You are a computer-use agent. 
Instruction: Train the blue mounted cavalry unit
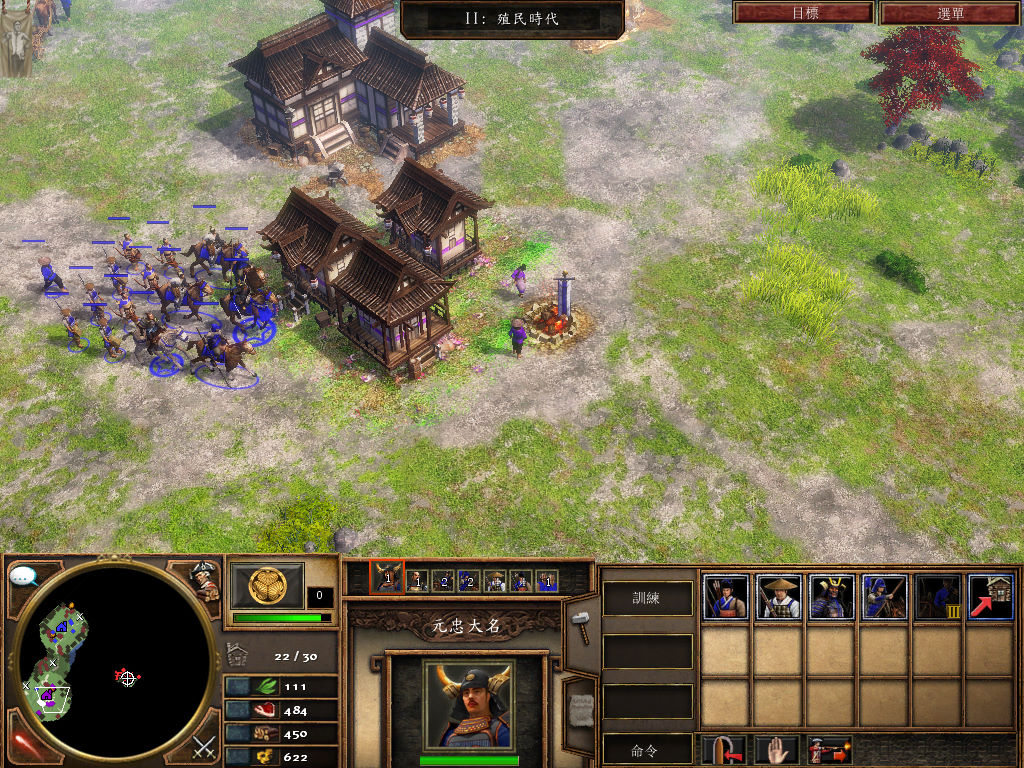point(884,597)
